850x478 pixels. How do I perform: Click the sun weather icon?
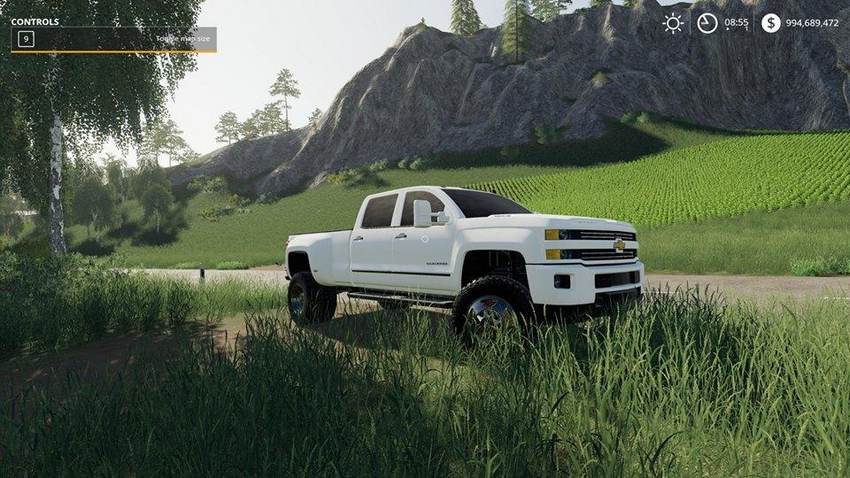click(x=673, y=23)
